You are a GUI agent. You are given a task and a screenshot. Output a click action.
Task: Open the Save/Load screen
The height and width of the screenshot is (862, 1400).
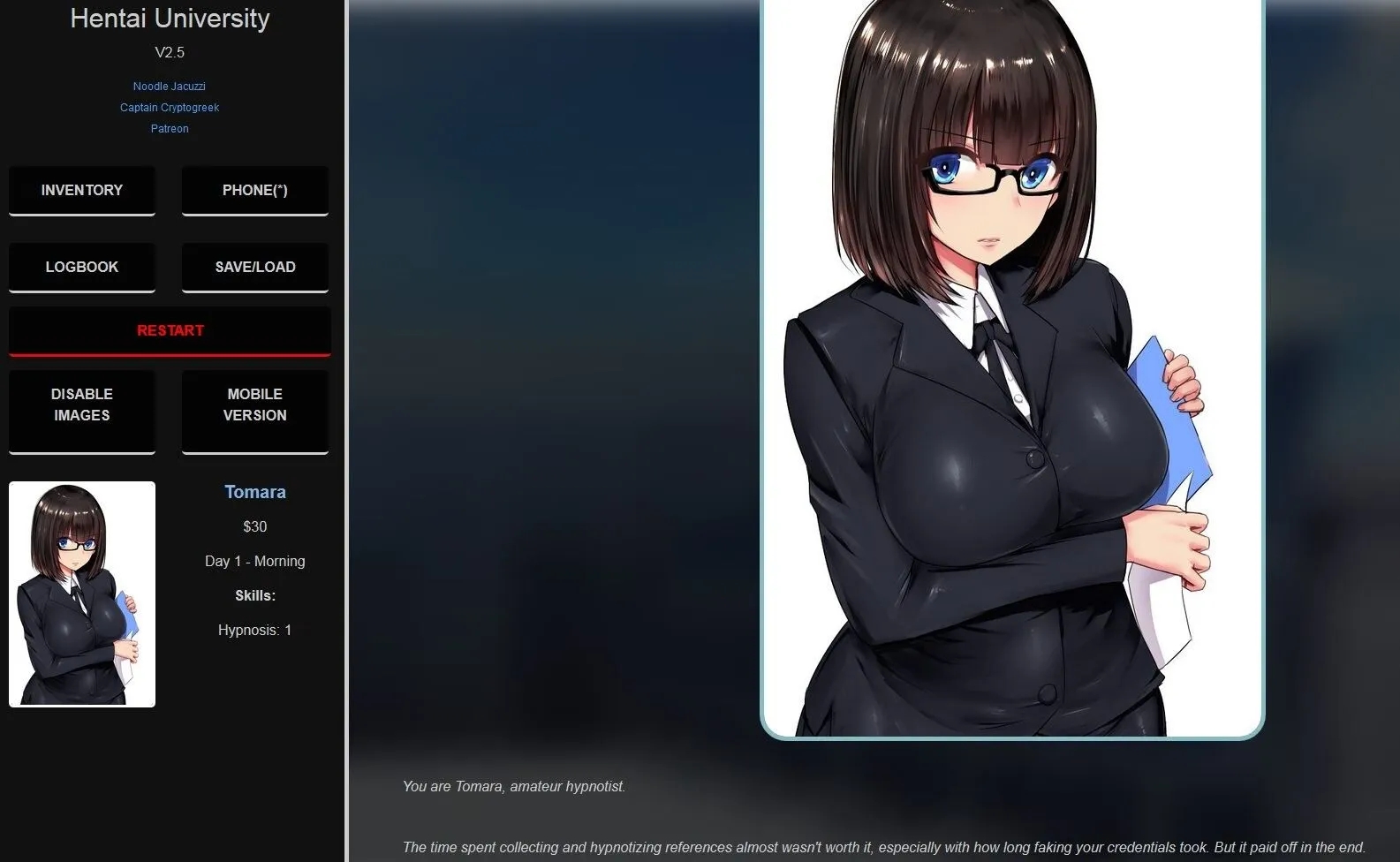pos(254,266)
